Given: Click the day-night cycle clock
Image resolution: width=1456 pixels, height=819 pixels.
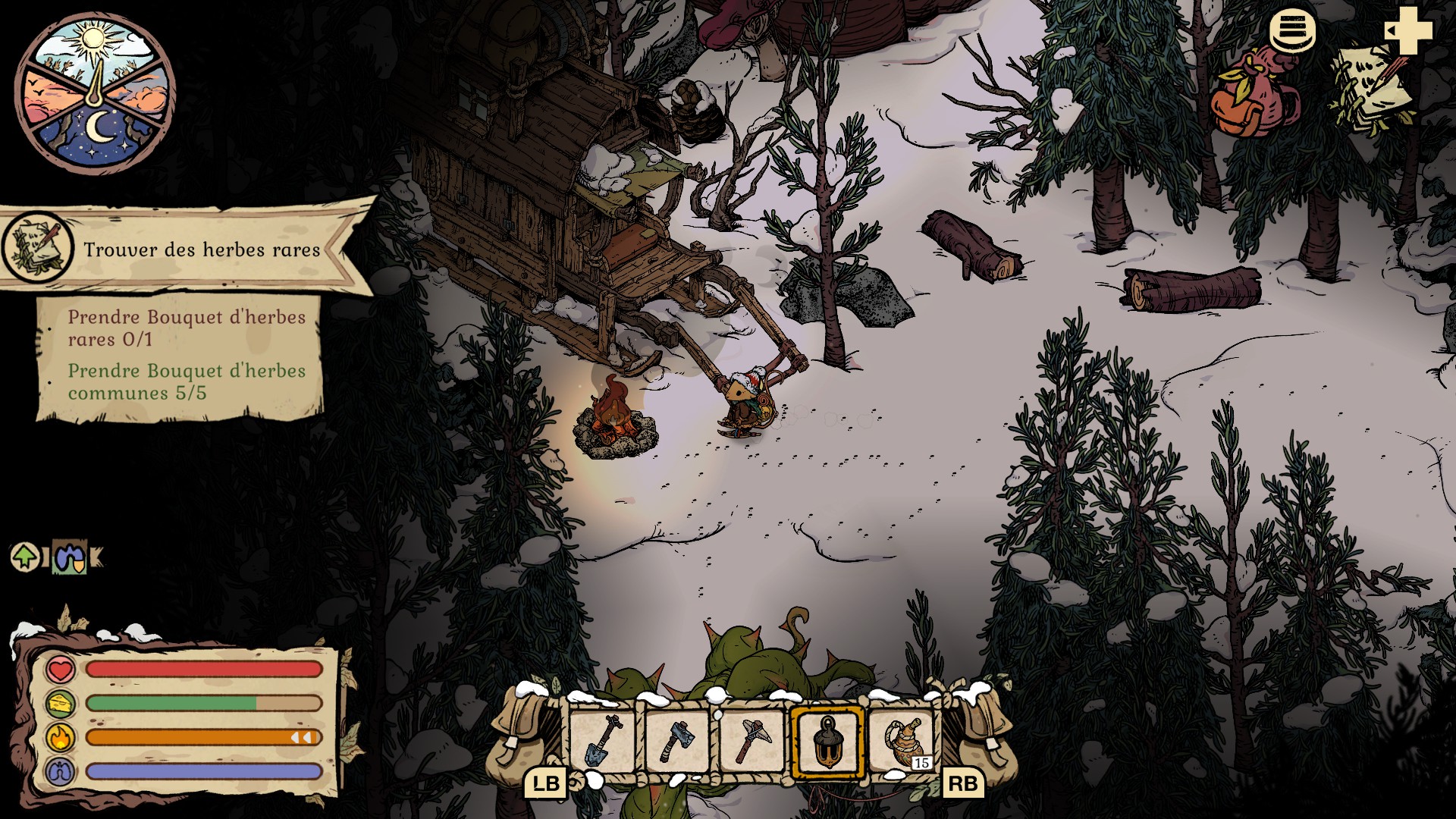Looking at the screenshot, I should [96, 93].
